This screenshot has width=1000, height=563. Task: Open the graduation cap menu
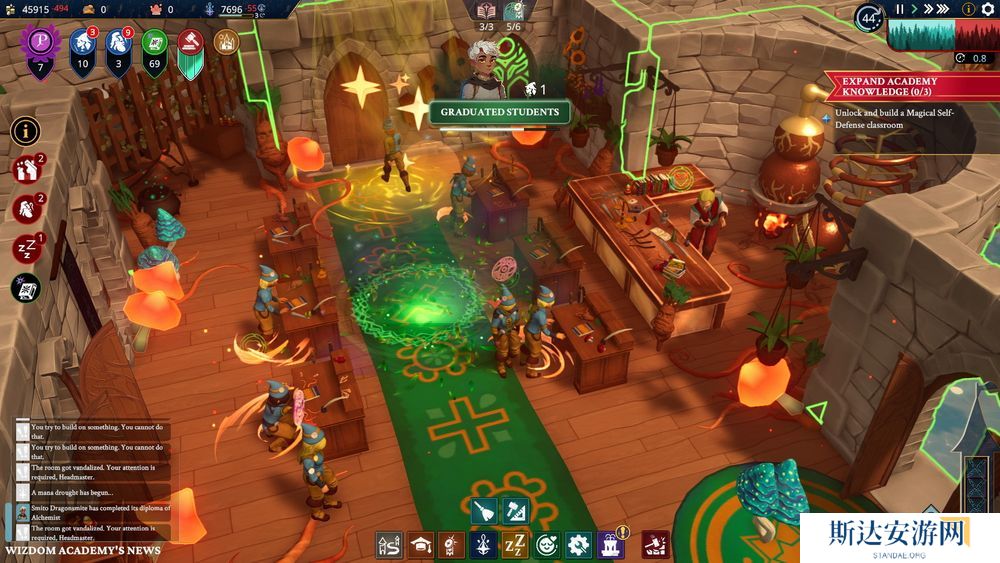(x=421, y=545)
